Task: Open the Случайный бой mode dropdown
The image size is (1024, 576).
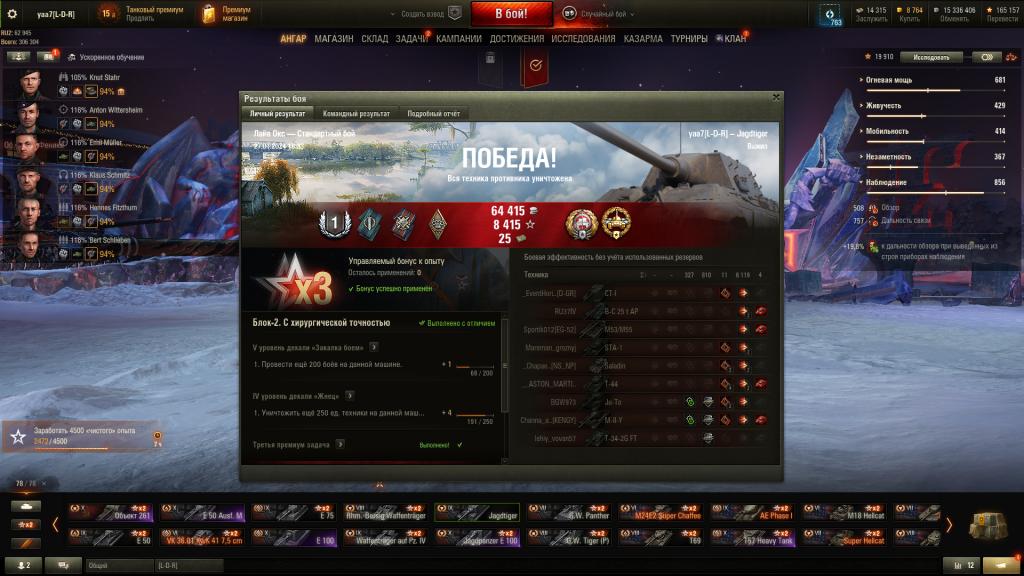Action: click(x=598, y=13)
